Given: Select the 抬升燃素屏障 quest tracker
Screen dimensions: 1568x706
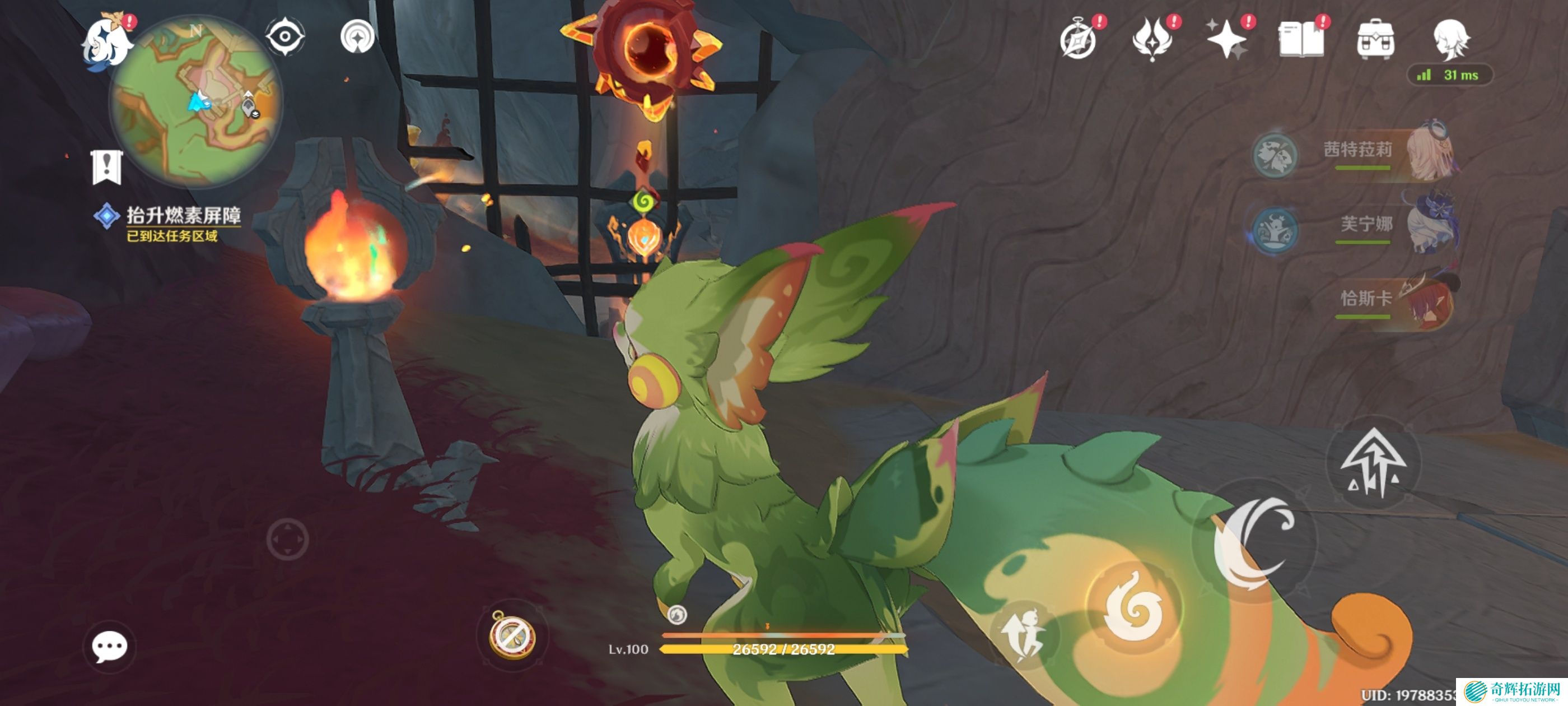Looking at the screenshot, I should click(x=183, y=216).
